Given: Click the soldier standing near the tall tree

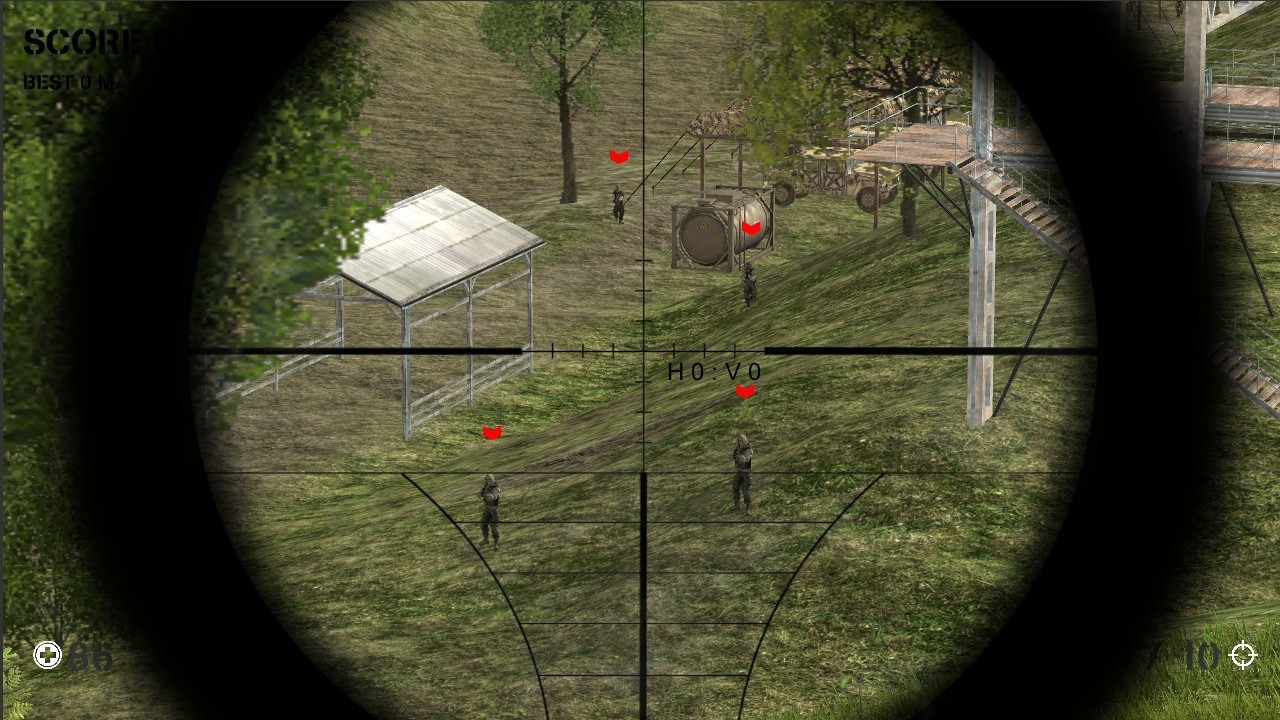Looking at the screenshot, I should point(618,203).
